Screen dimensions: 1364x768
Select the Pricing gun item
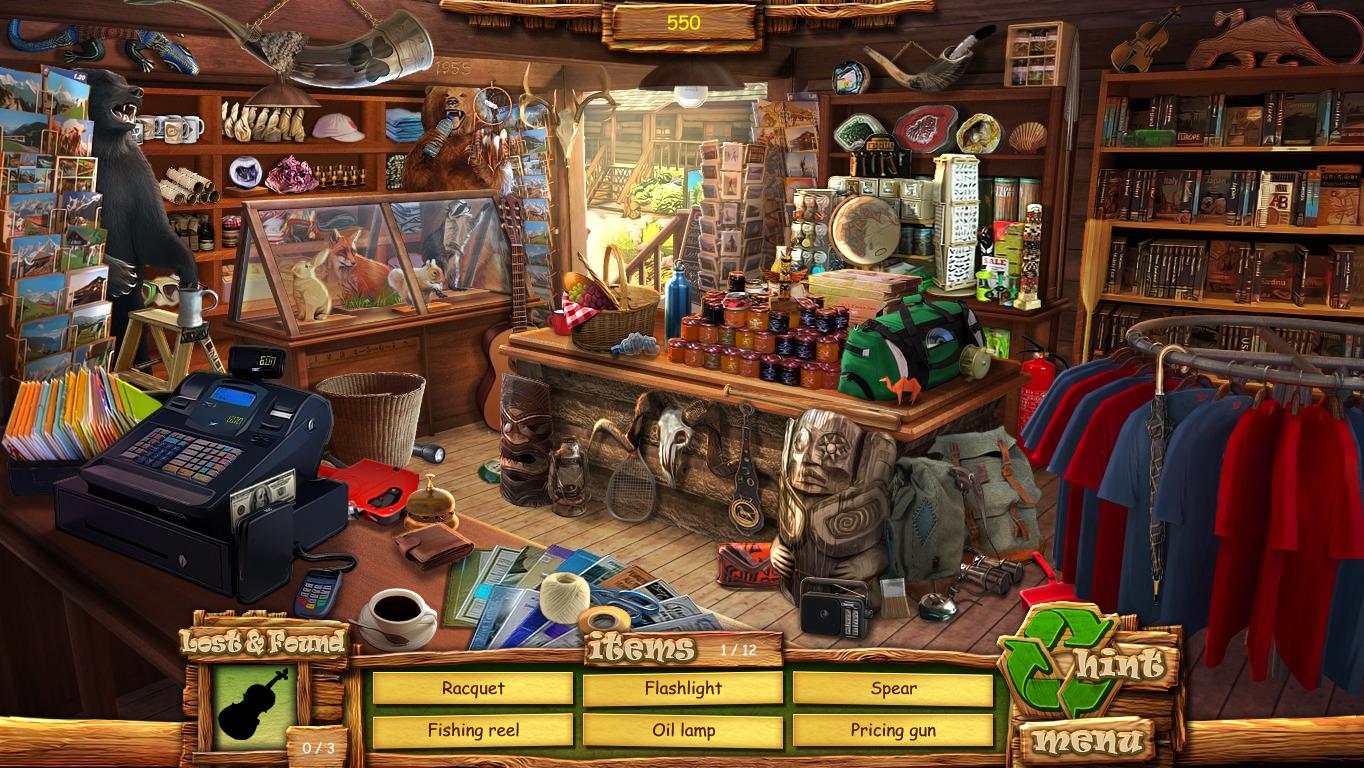point(895,730)
